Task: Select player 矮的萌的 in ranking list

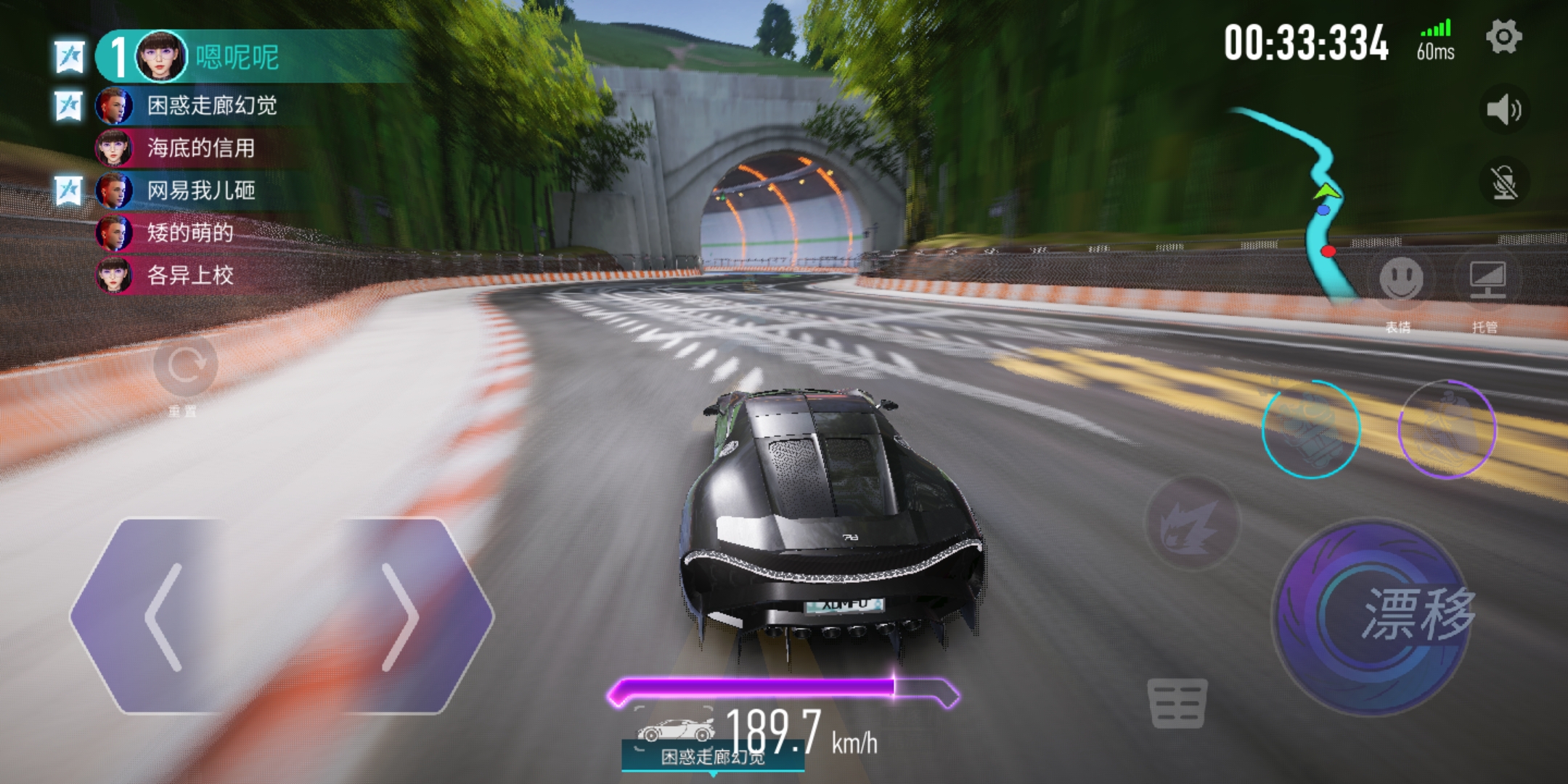Action: [189, 233]
